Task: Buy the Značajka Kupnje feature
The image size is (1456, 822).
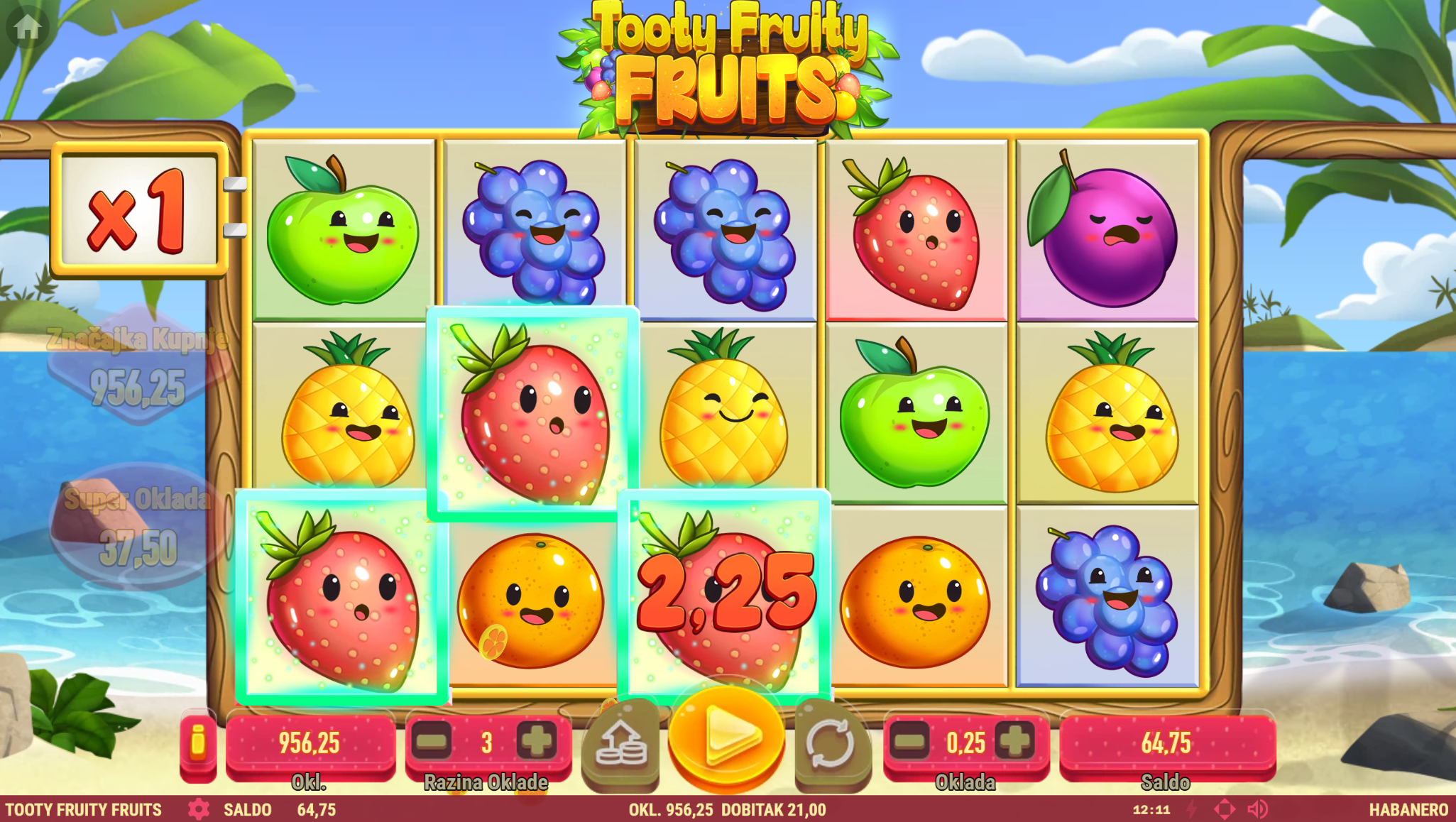Action: point(138,366)
